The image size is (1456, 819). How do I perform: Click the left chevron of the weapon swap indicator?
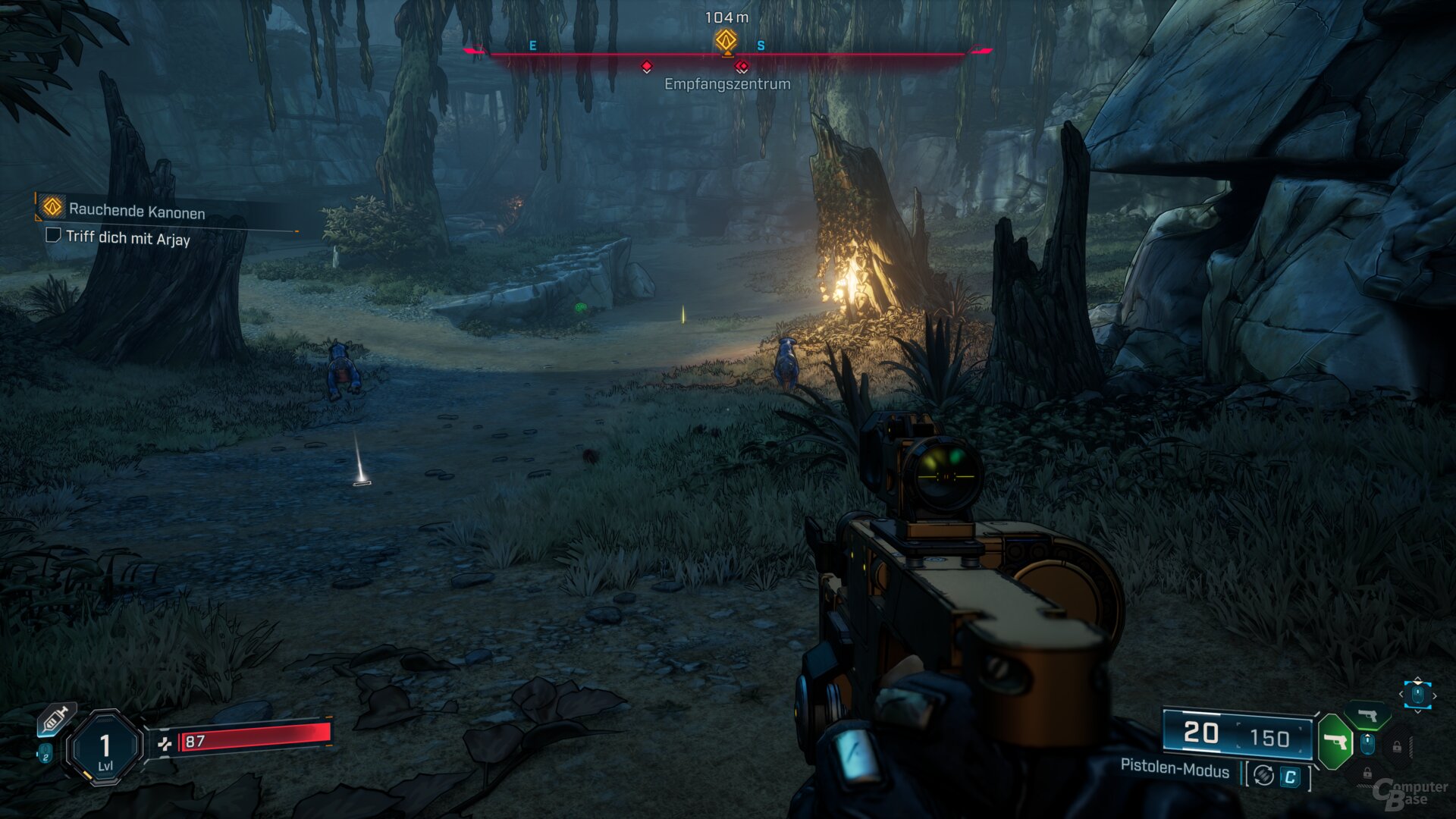point(1401,695)
